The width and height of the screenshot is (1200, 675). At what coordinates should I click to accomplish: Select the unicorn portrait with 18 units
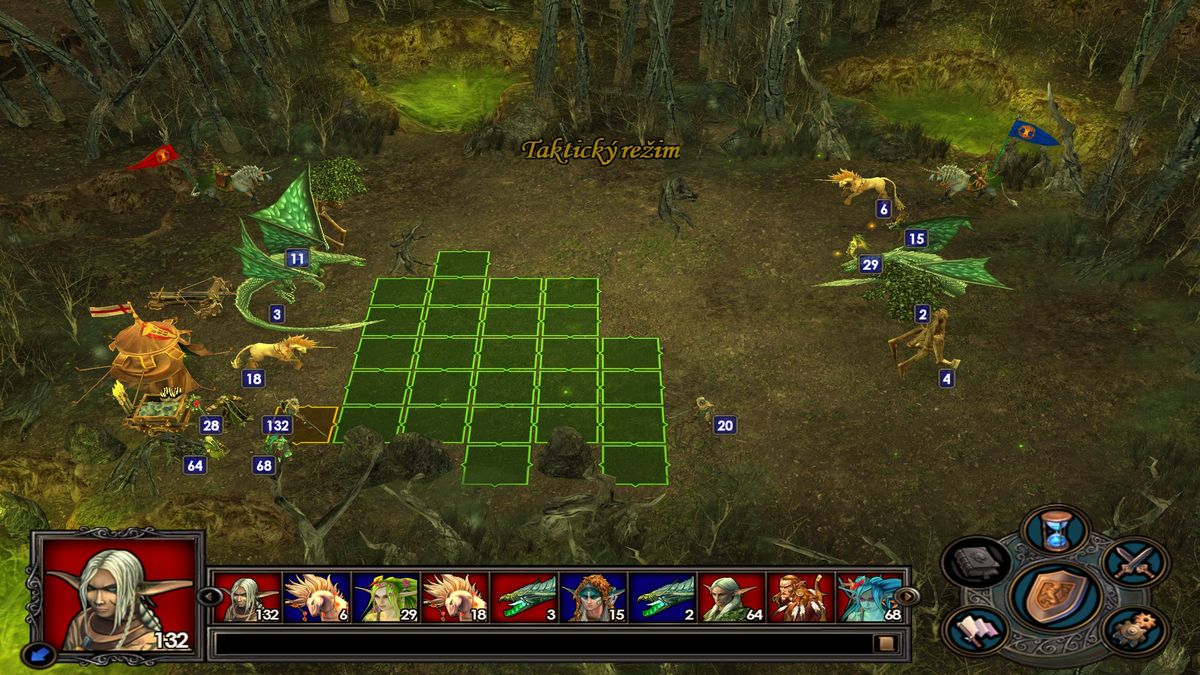[454, 598]
